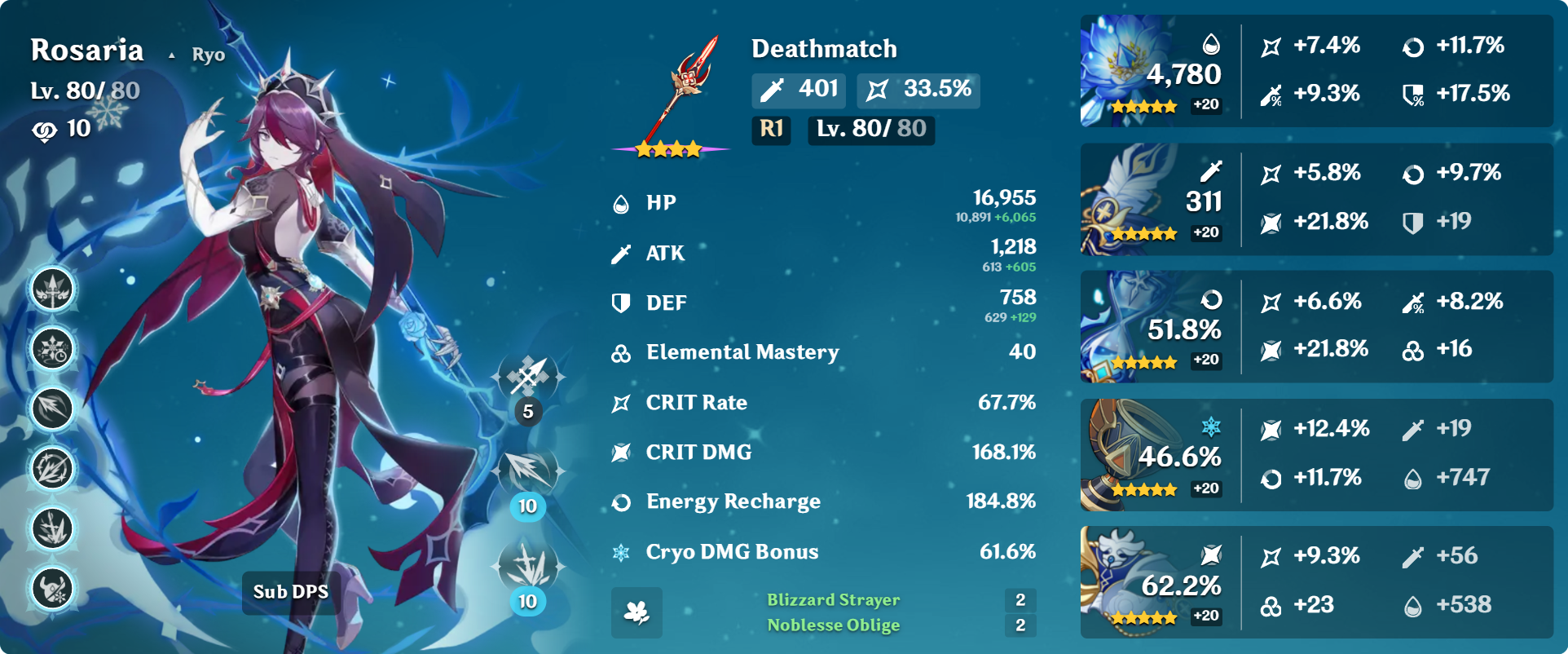
Task: Click the normal attack talent icon at level 5
Action: click(528, 379)
